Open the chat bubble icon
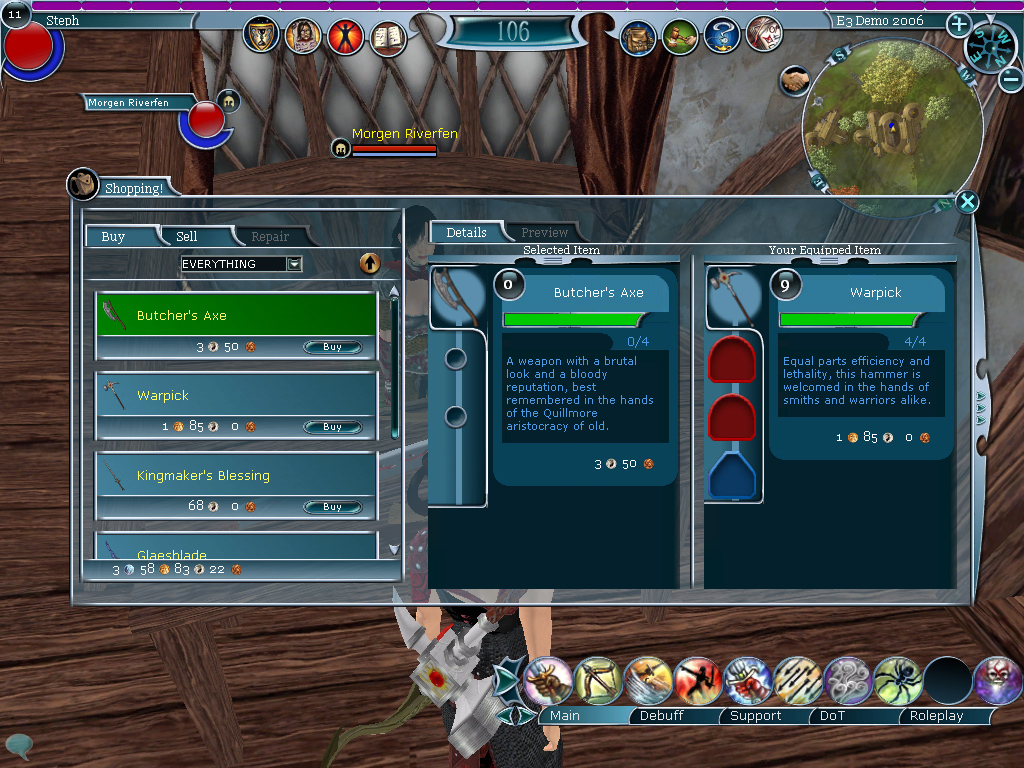Viewport: 1024px width, 768px height. [17, 745]
